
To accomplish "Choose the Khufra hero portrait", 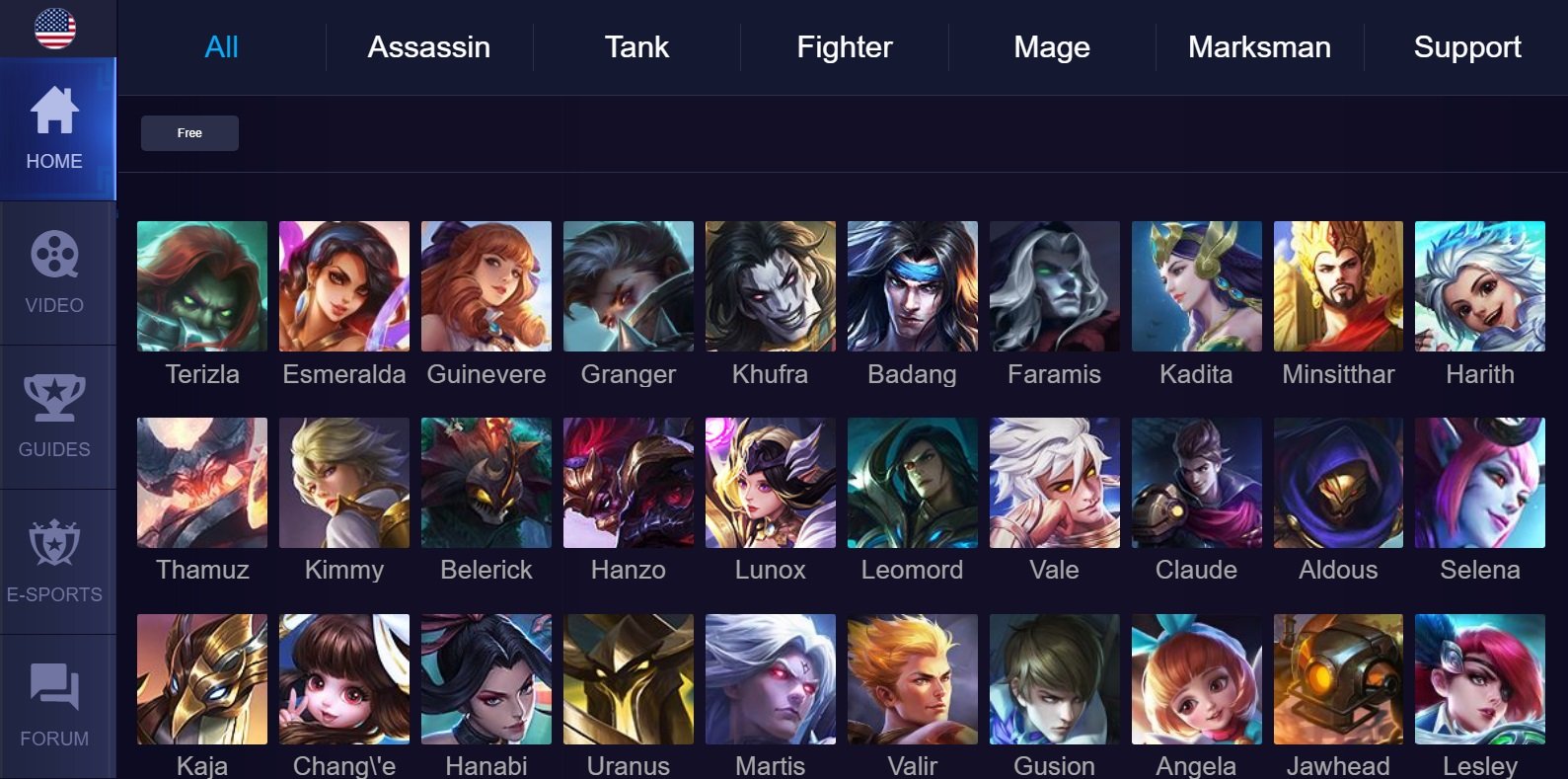I will pyautogui.click(x=771, y=286).
